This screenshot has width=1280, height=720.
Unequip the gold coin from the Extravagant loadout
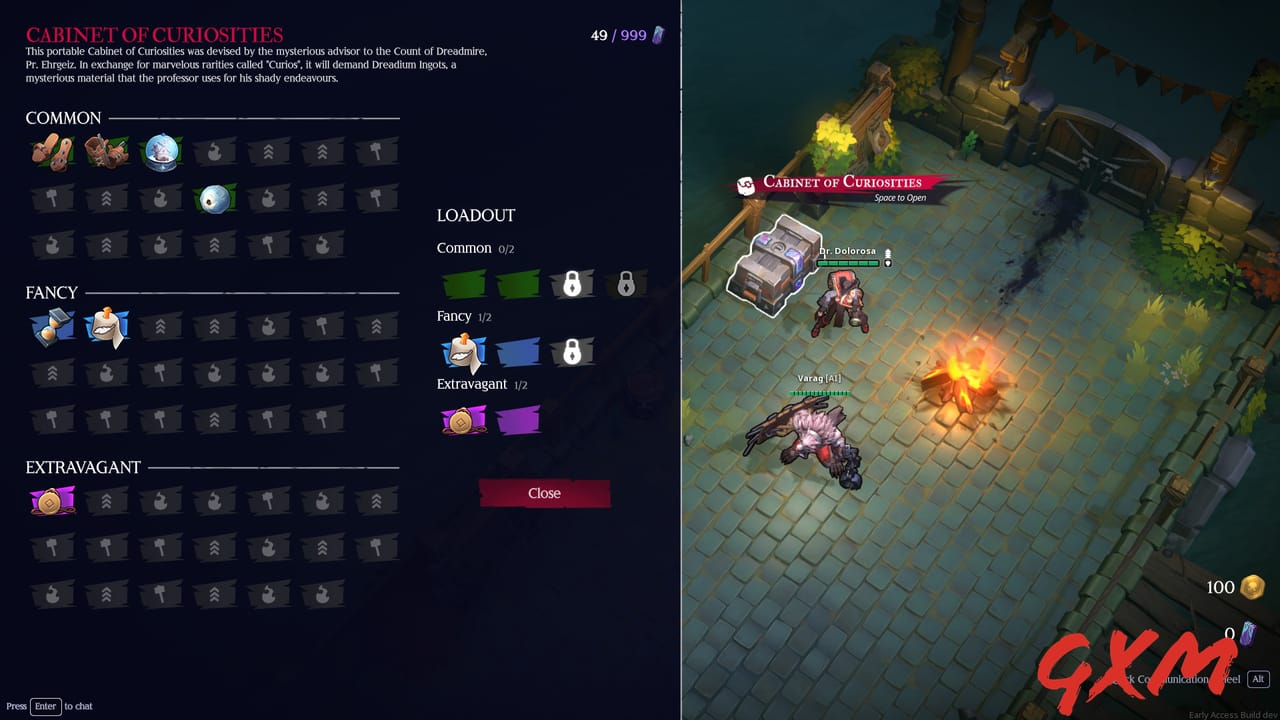pyautogui.click(x=463, y=420)
